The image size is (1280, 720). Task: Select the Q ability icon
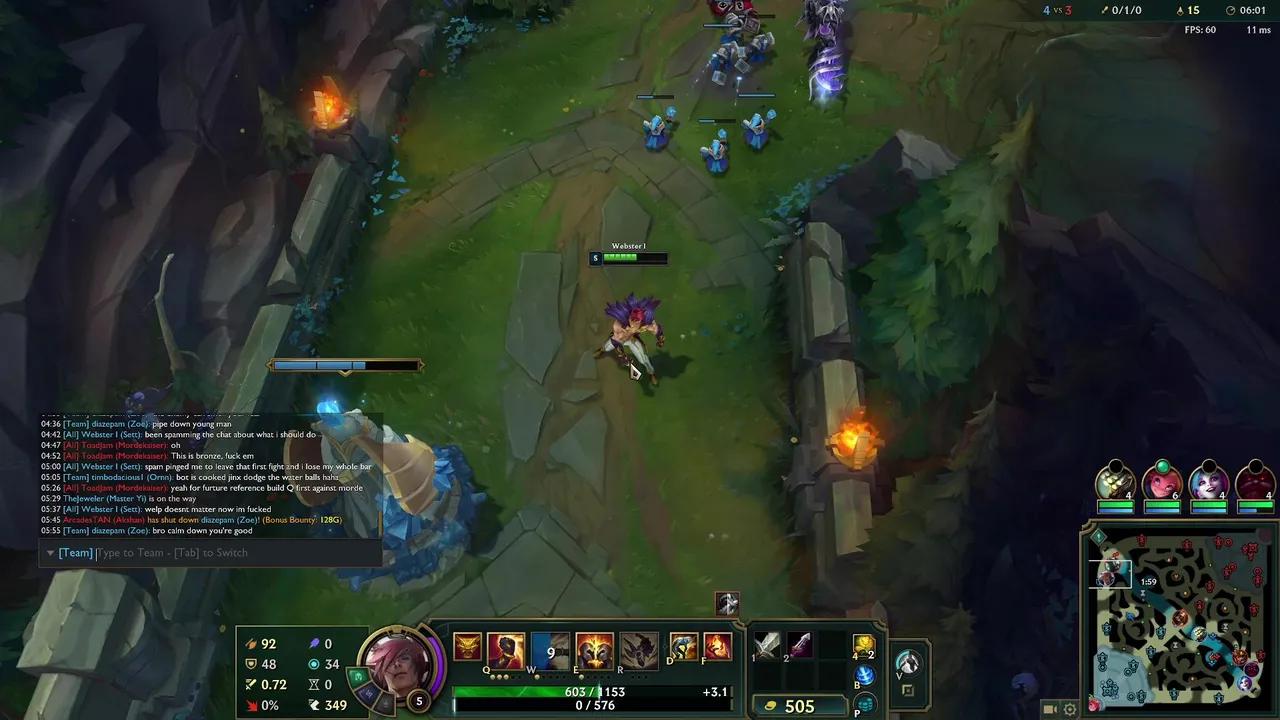[505, 647]
